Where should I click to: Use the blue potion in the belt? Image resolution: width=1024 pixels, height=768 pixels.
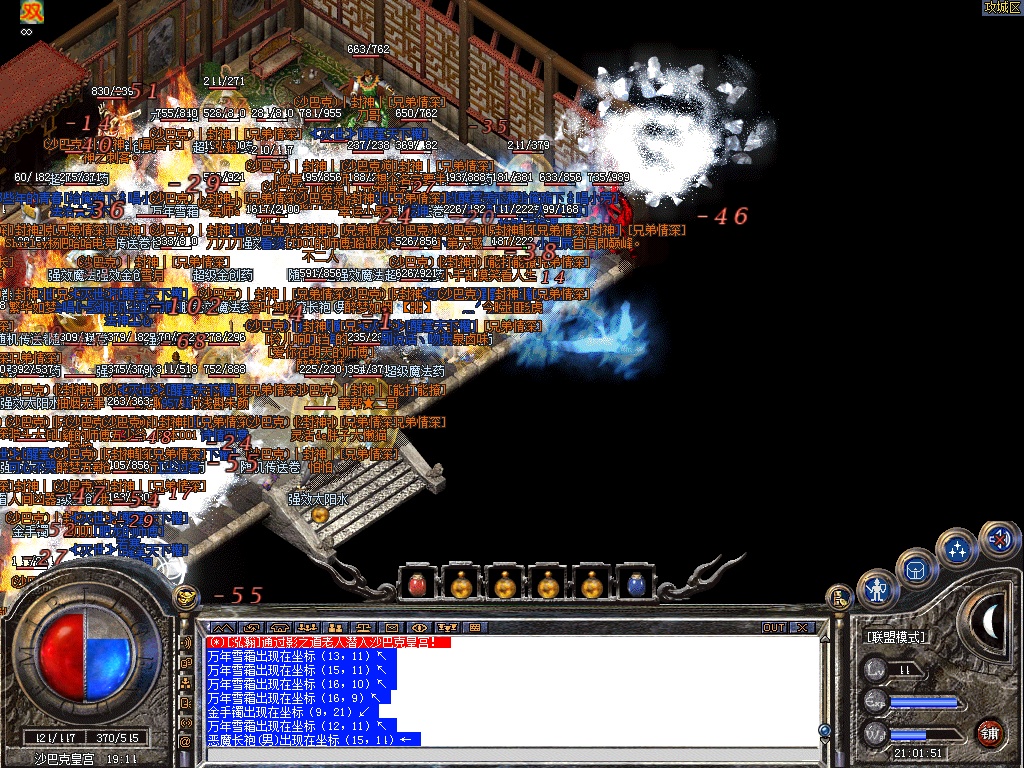(636, 584)
